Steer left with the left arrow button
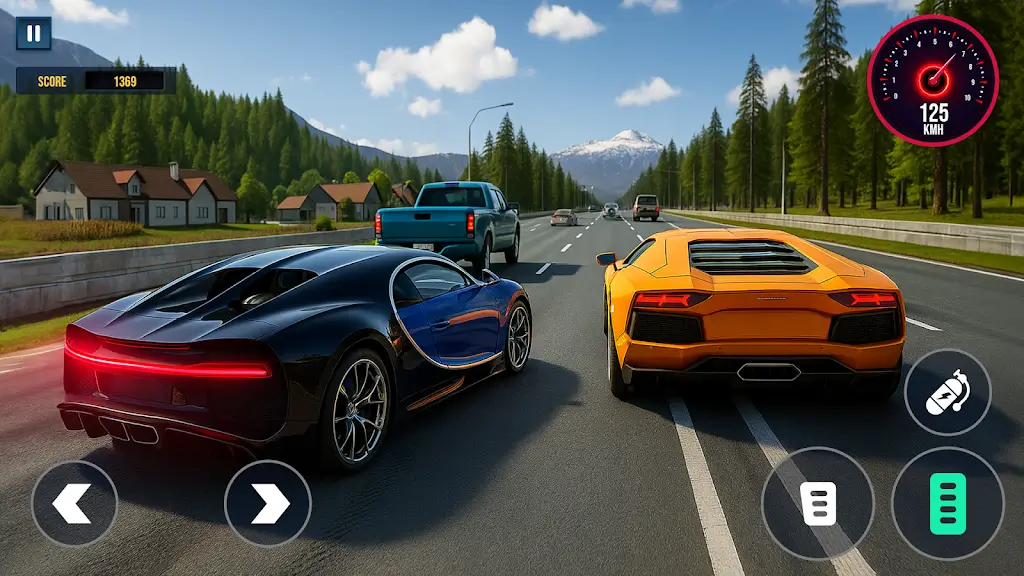 click(x=74, y=503)
